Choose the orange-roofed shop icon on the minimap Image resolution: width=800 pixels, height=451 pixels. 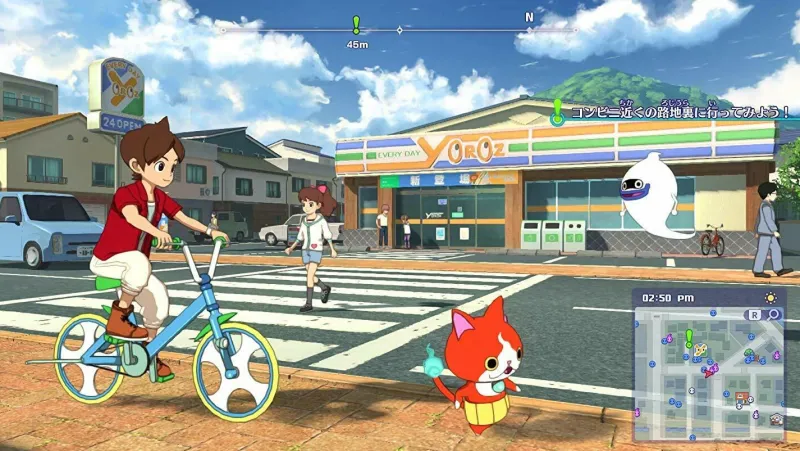[x=742, y=398]
